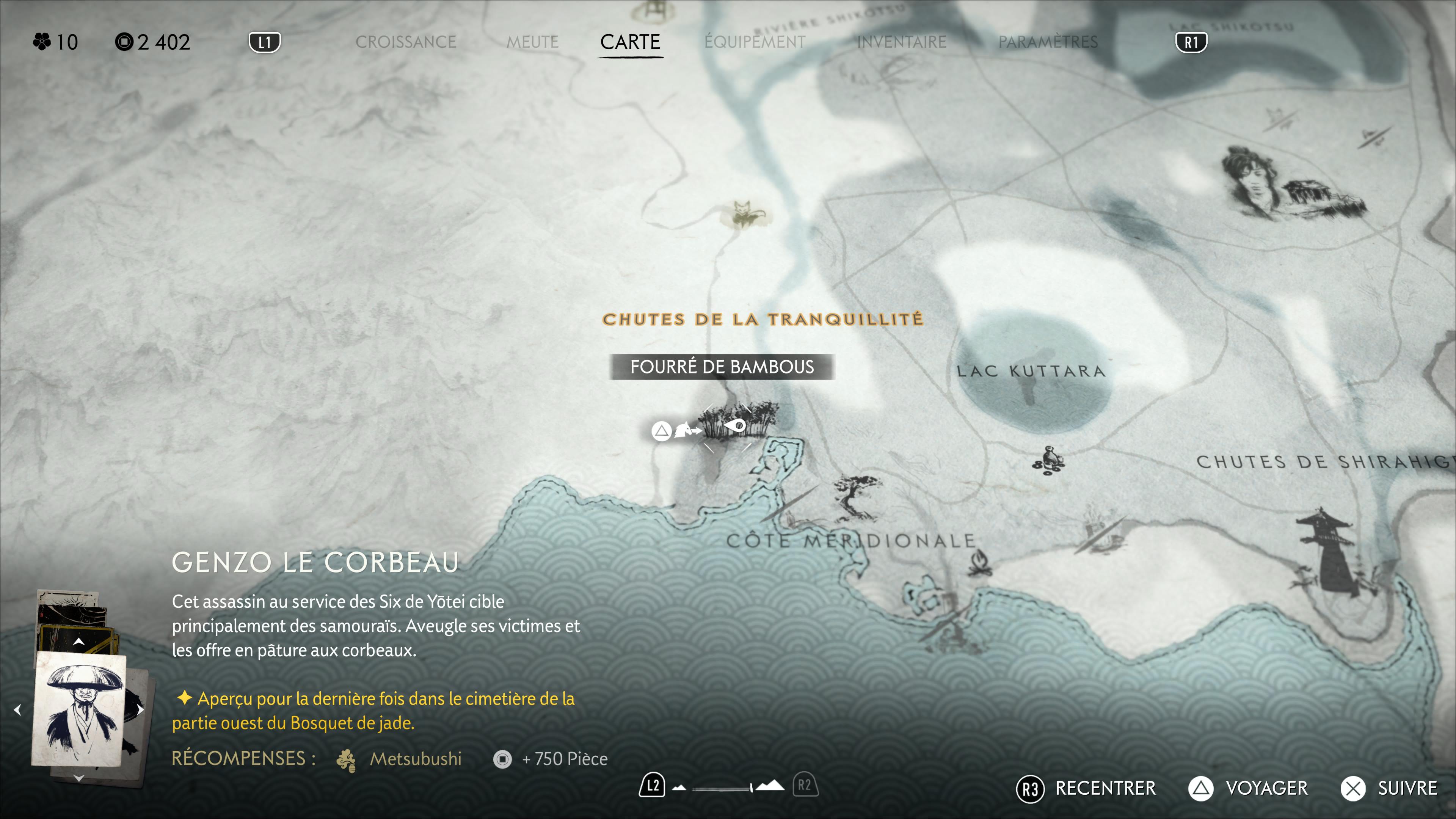
Task: Select the campfire marker on the coast
Action: coord(979,564)
